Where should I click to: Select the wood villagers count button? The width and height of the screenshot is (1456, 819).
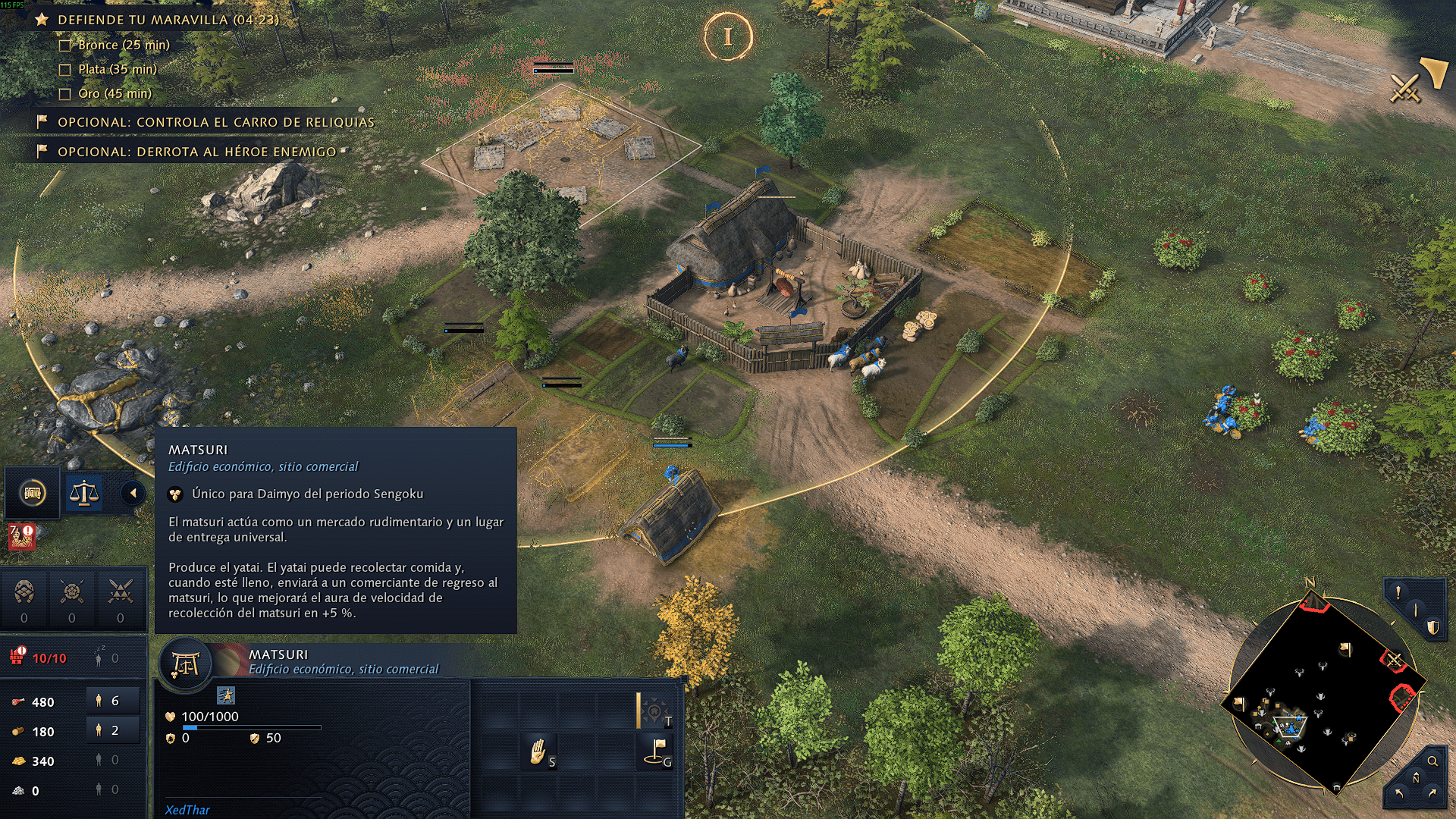tap(112, 731)
